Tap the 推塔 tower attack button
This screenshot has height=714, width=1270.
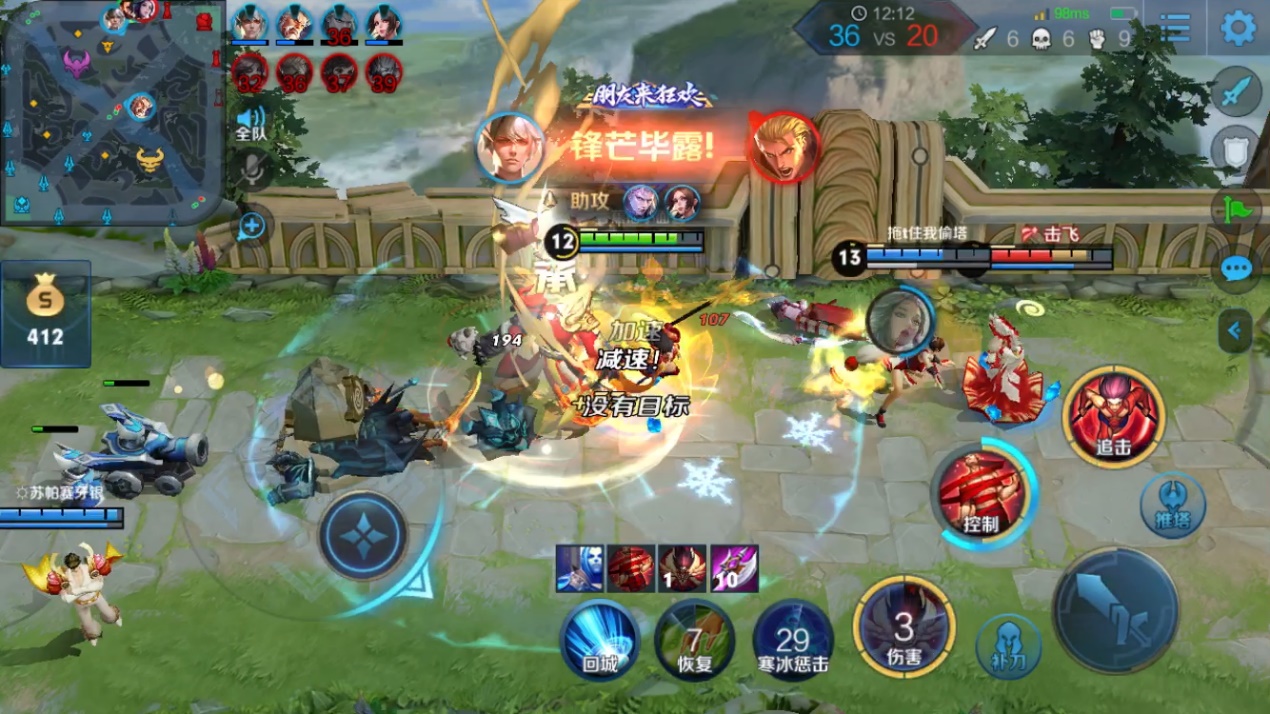click(1172, 503)
